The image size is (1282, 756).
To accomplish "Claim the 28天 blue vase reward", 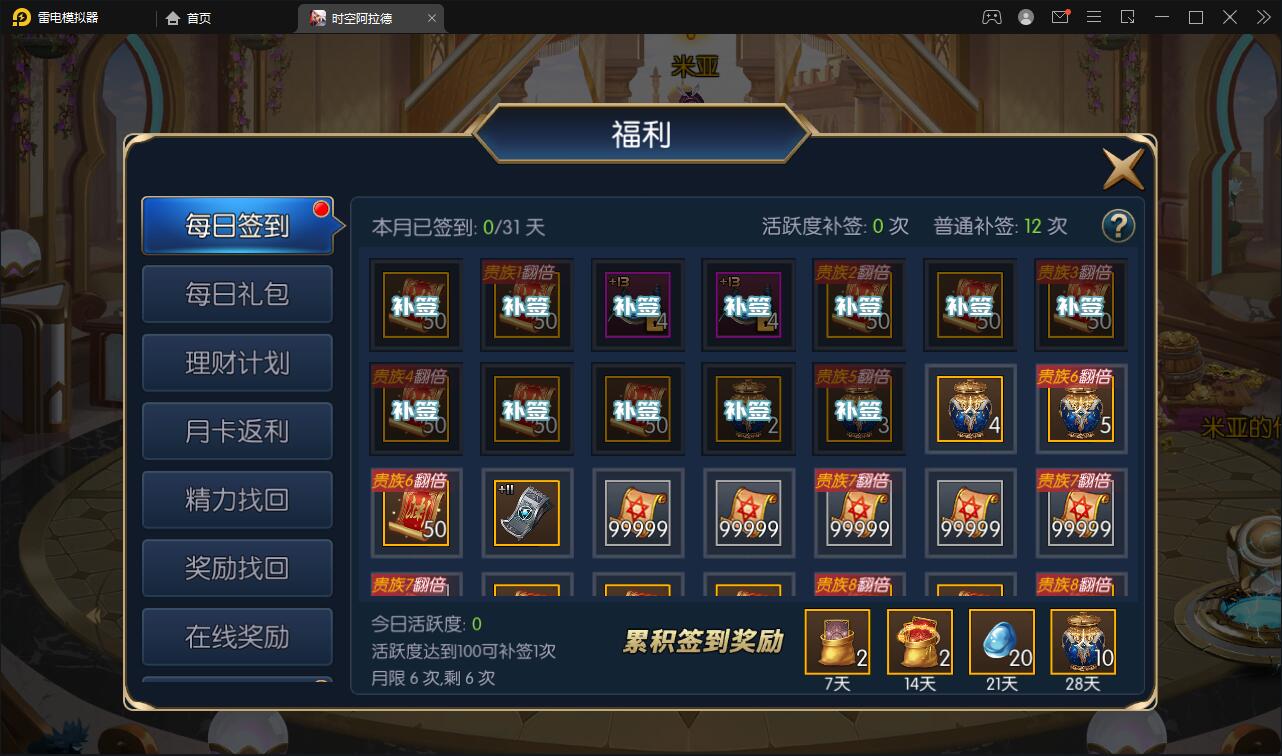I will [x=1082, y=642].
